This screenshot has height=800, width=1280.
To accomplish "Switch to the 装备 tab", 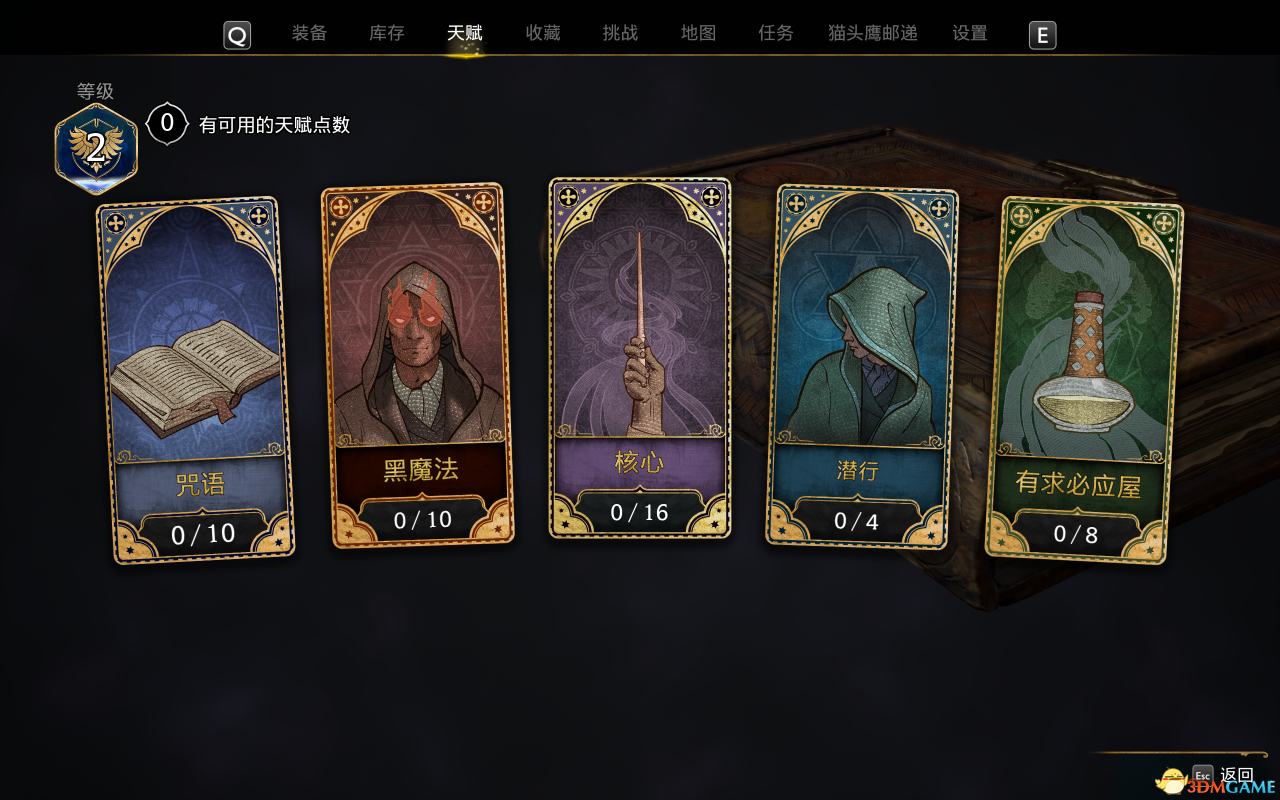I will [310, 33].
